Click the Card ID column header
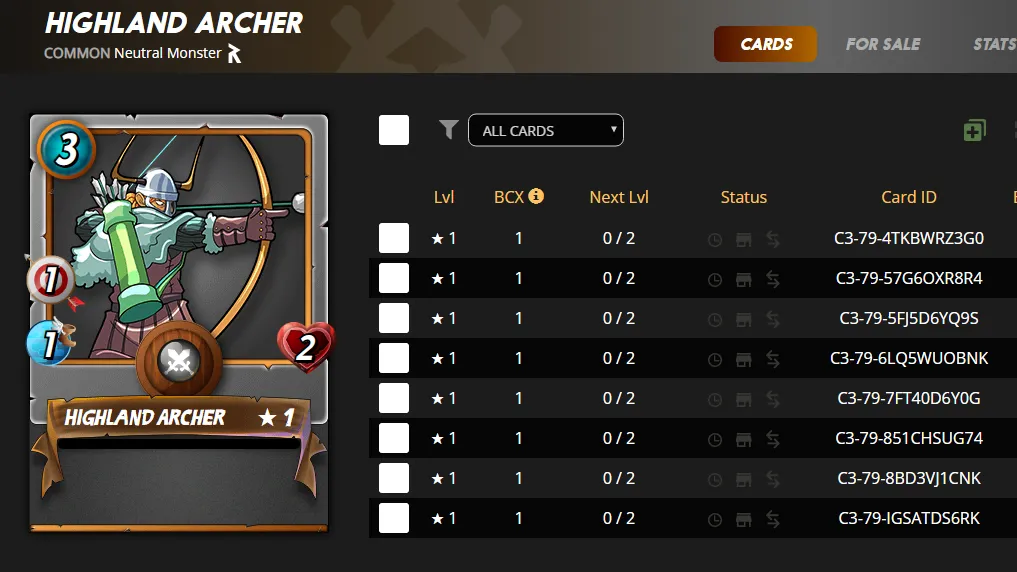Screen dimensions: 1017x572 [x=908, y=197]
